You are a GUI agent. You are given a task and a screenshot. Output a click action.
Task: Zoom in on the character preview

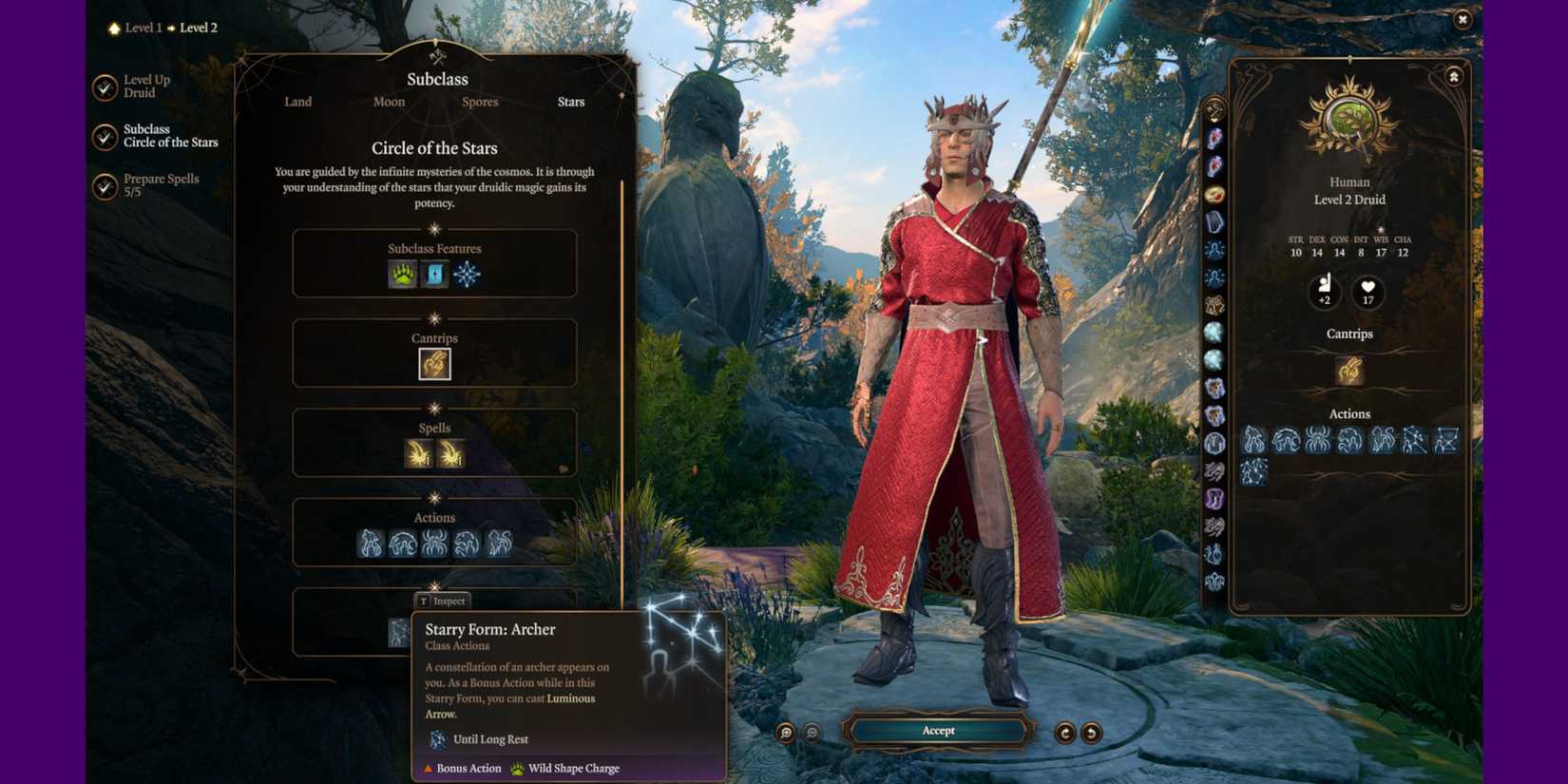click(786, 733)
